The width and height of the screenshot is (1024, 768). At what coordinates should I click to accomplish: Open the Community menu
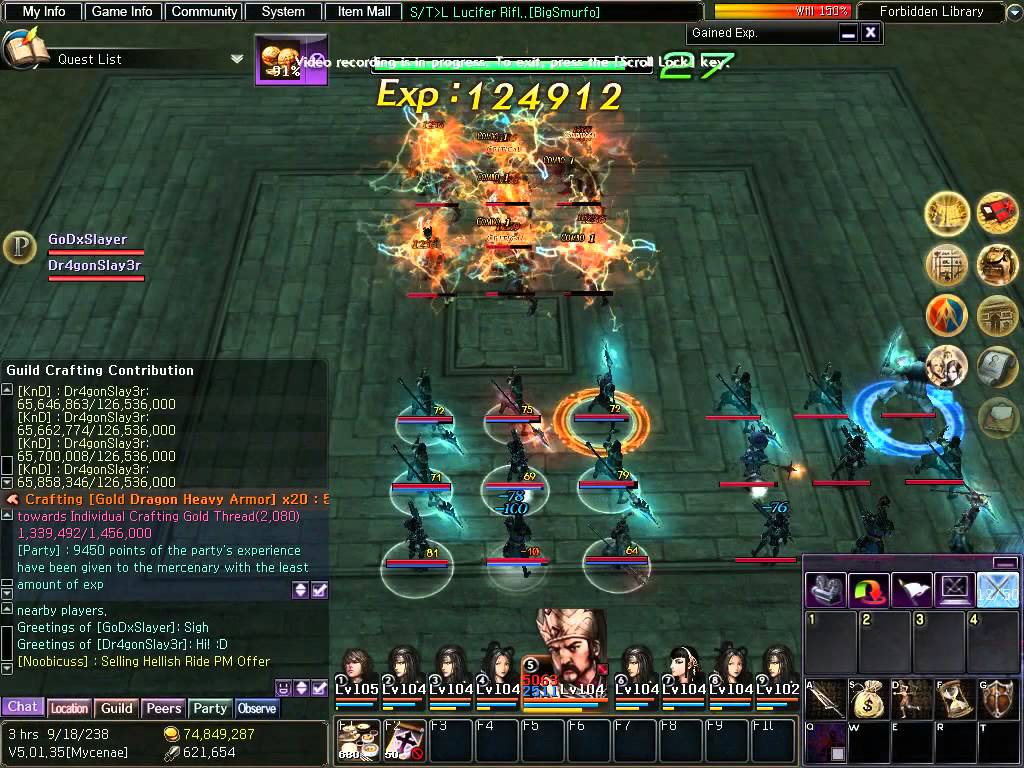[204, 12]
